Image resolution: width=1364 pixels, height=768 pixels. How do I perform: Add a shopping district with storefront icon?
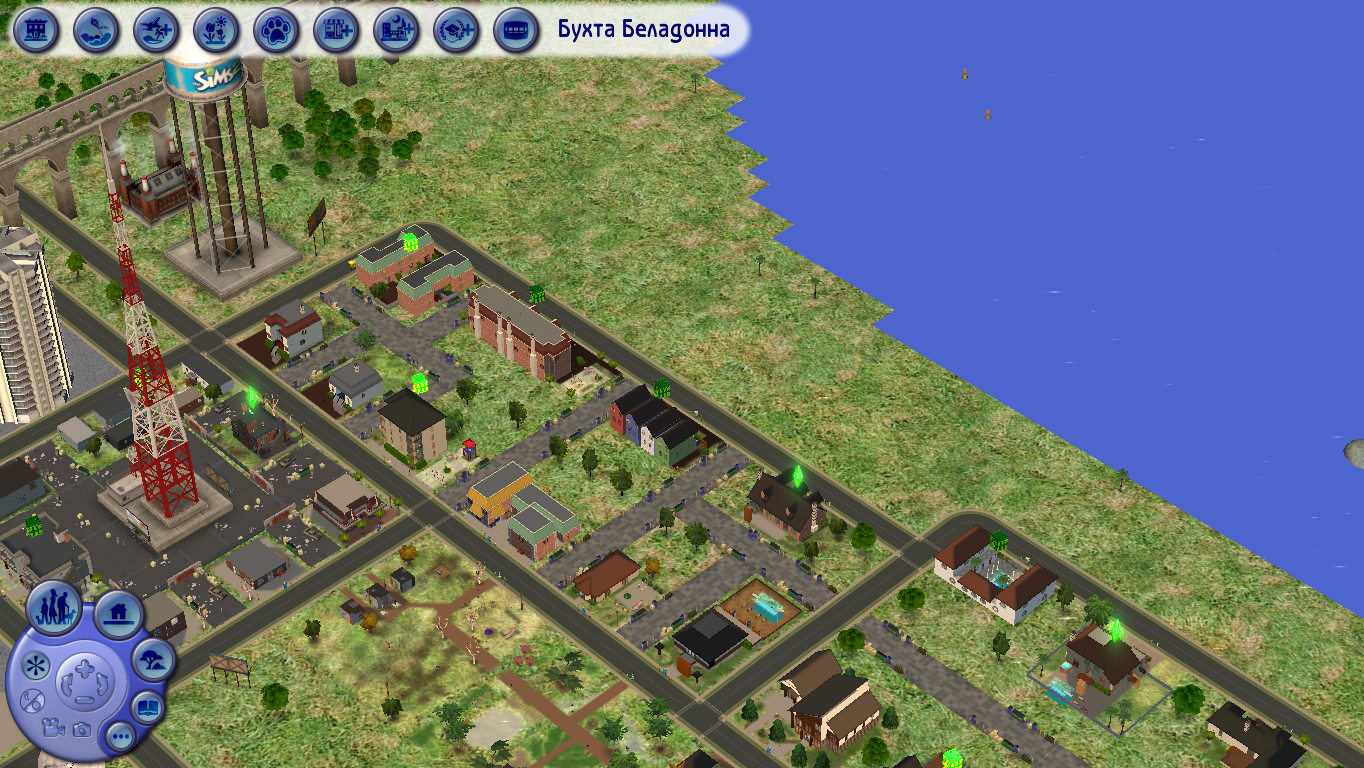pos(336,30)
